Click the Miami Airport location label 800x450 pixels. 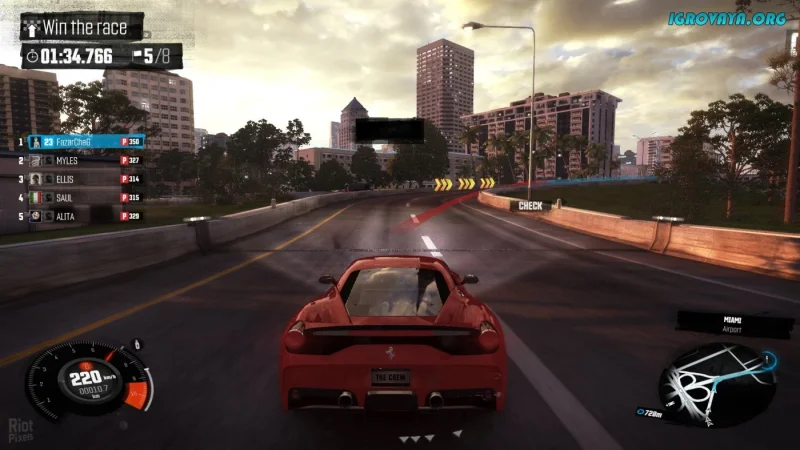[737, 324]
